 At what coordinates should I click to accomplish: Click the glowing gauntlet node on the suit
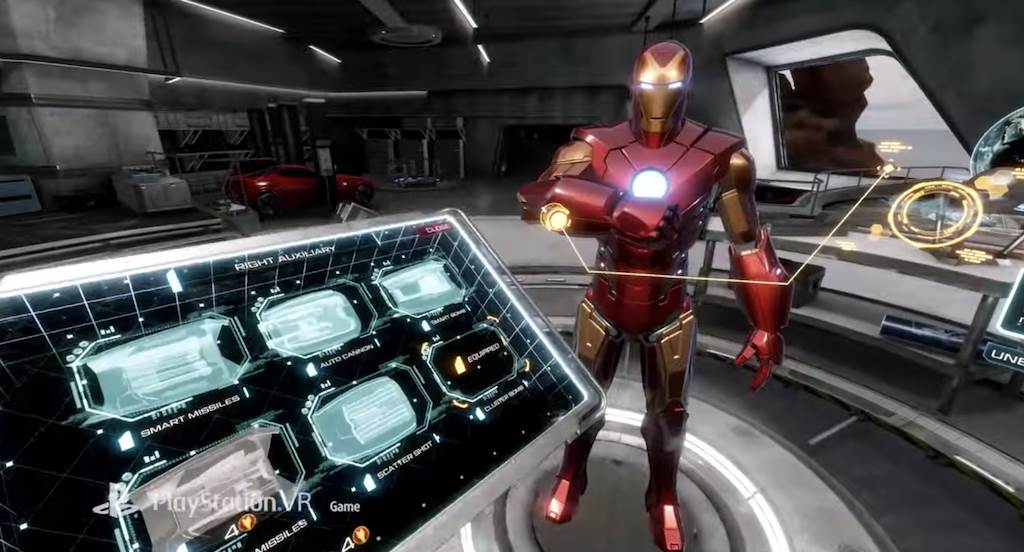(x=555, y=216)
